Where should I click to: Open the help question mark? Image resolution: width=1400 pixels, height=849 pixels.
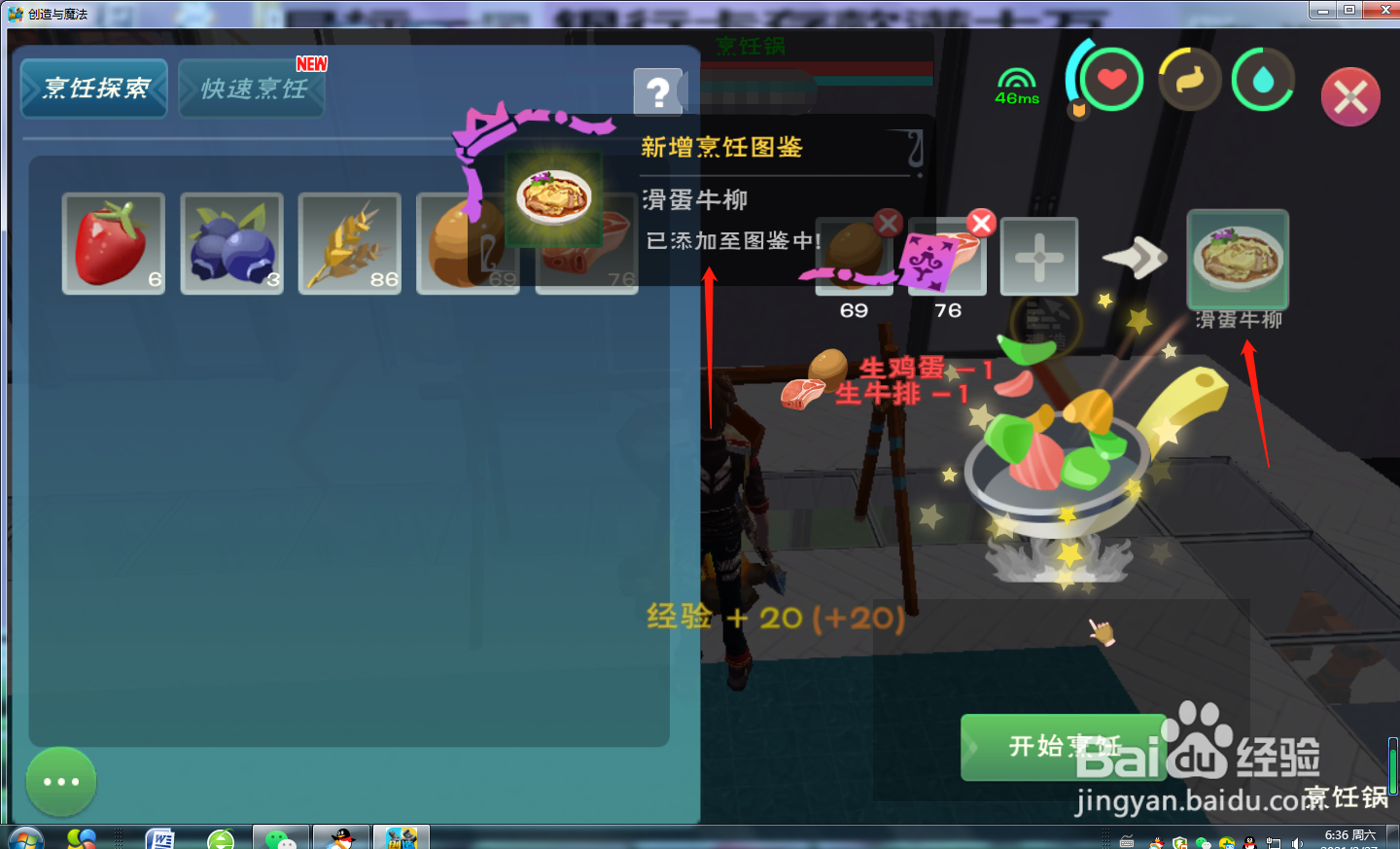pos(660,92)
